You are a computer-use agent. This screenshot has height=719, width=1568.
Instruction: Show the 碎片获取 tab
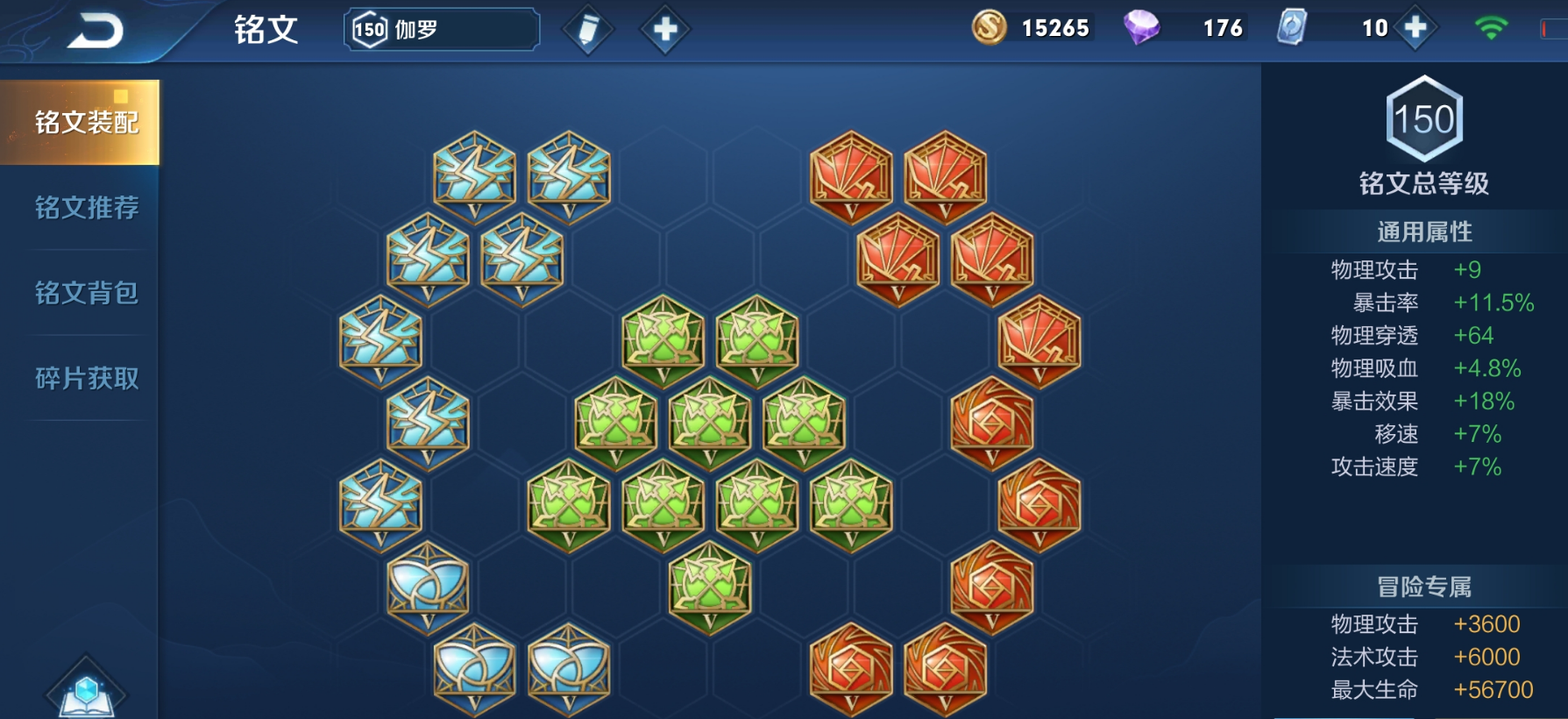pyautogui.click(x=86, y=379)
